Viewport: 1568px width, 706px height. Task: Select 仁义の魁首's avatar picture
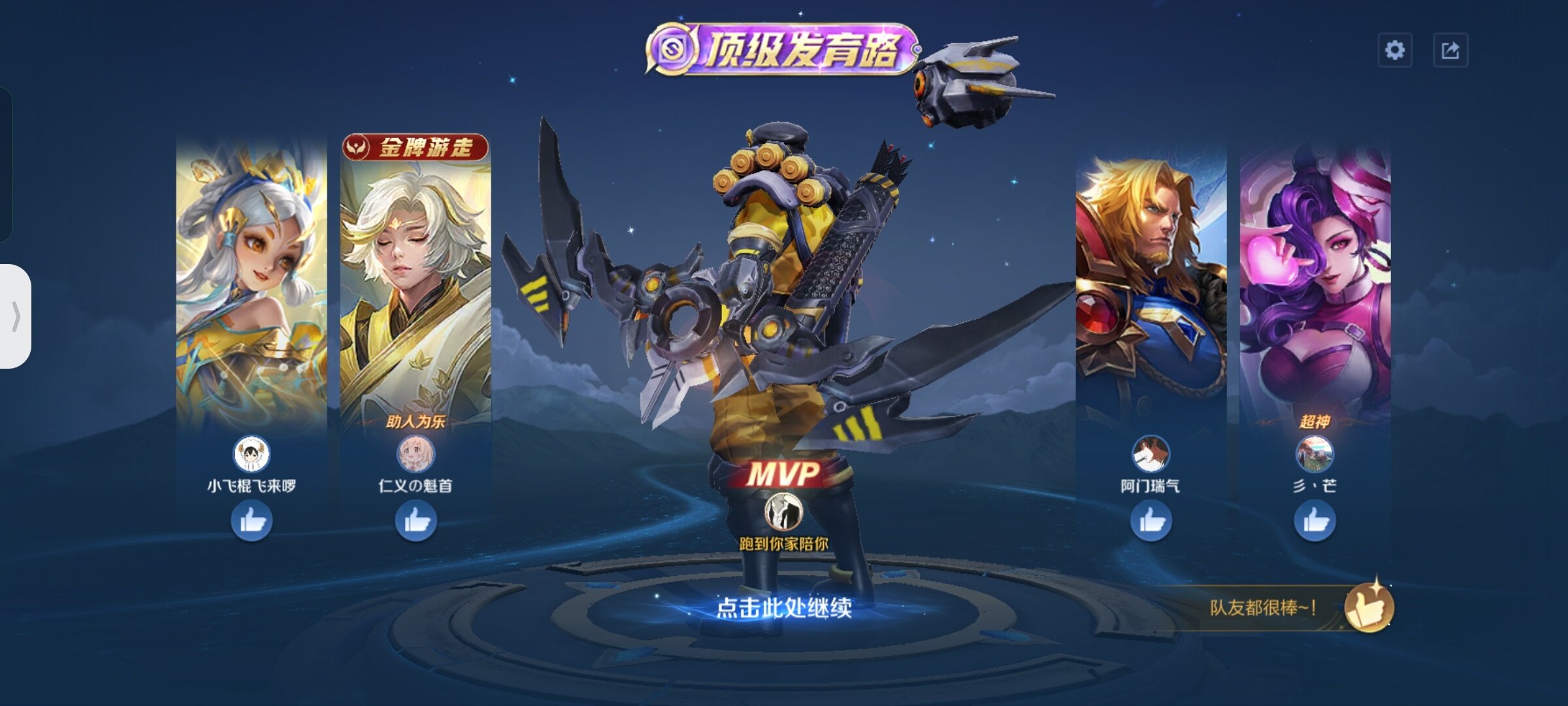pos(416,454)
